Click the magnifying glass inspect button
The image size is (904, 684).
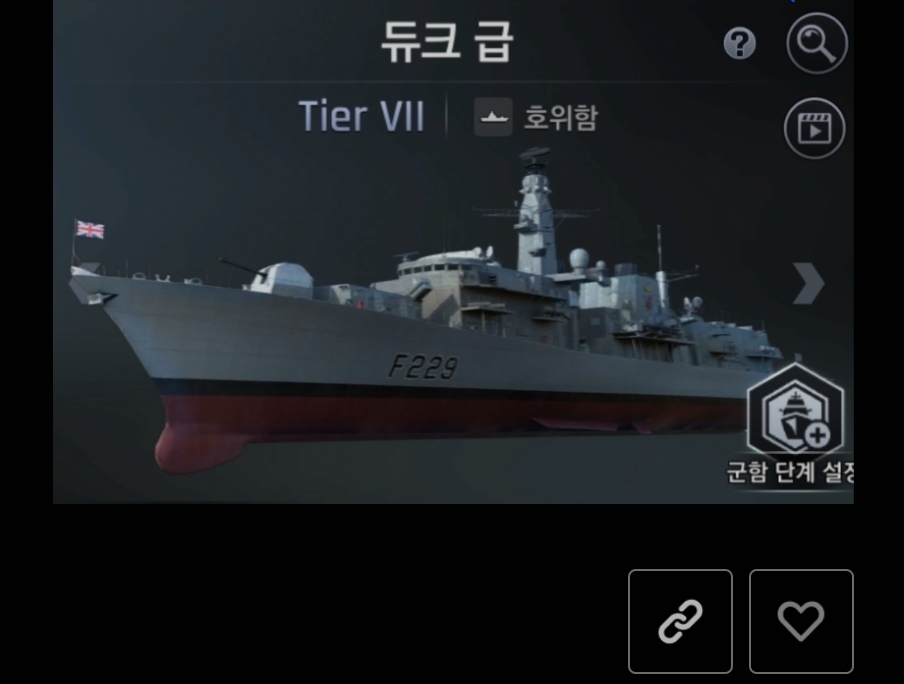tap(816, 43)
